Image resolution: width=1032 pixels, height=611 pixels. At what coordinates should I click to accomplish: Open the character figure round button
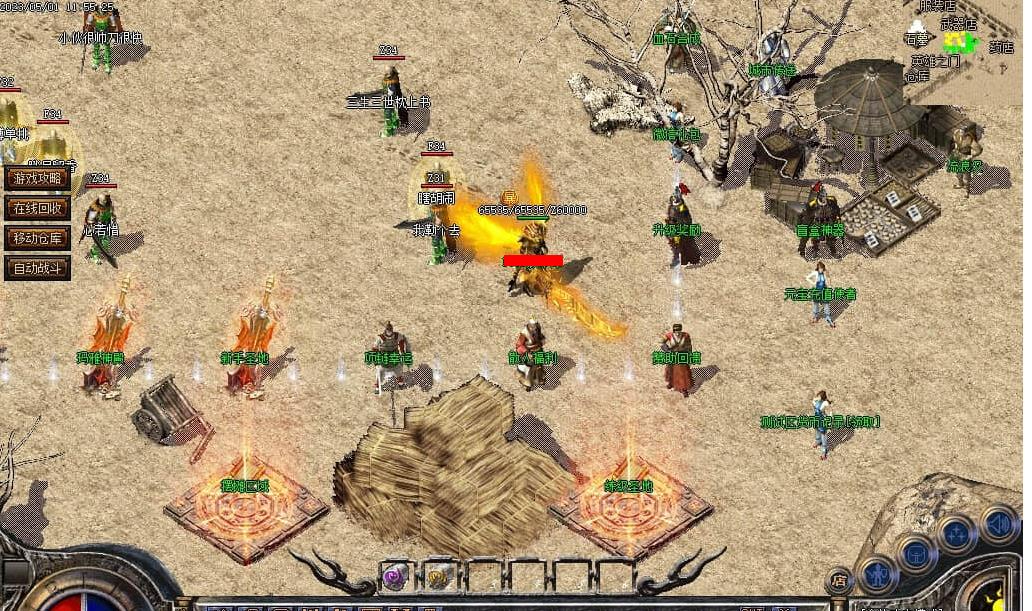(877, 575)
